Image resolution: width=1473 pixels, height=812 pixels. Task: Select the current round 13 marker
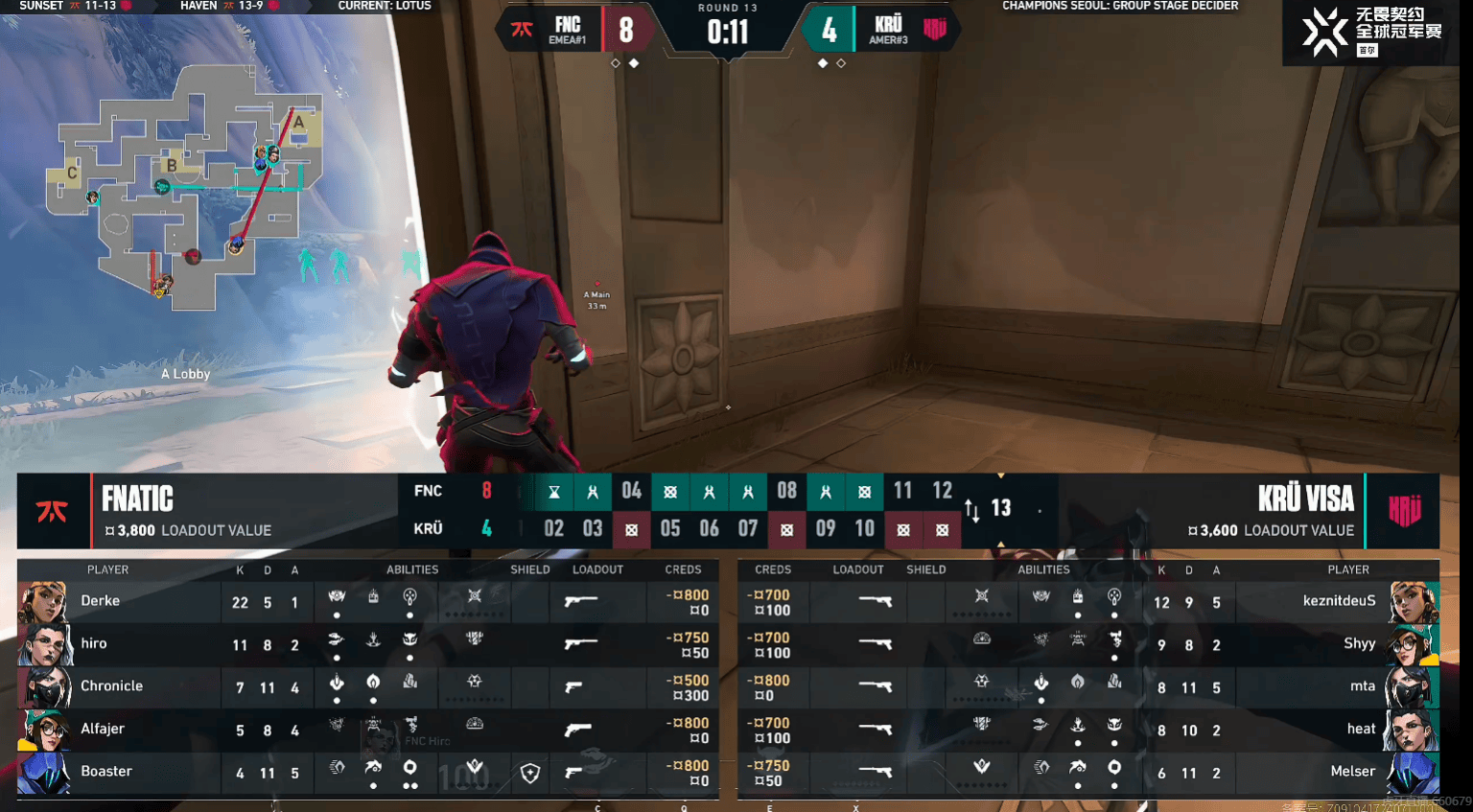pos(1000,508)
